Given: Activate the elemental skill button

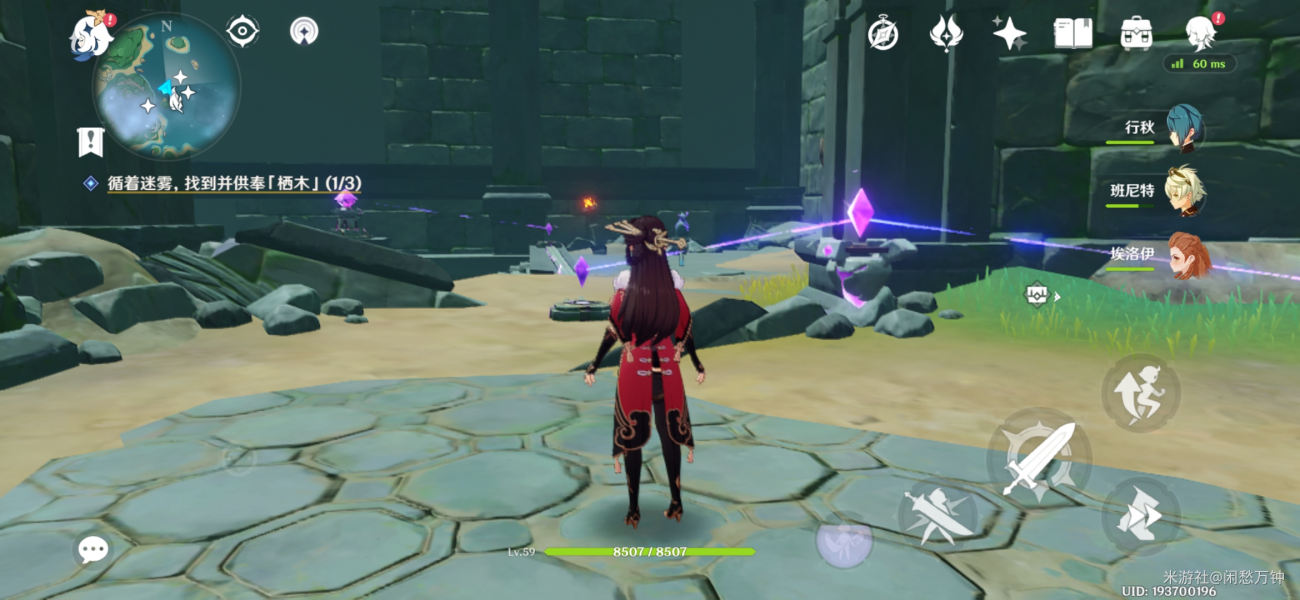Looking at the screenshot, I should [x=938, y=512].
